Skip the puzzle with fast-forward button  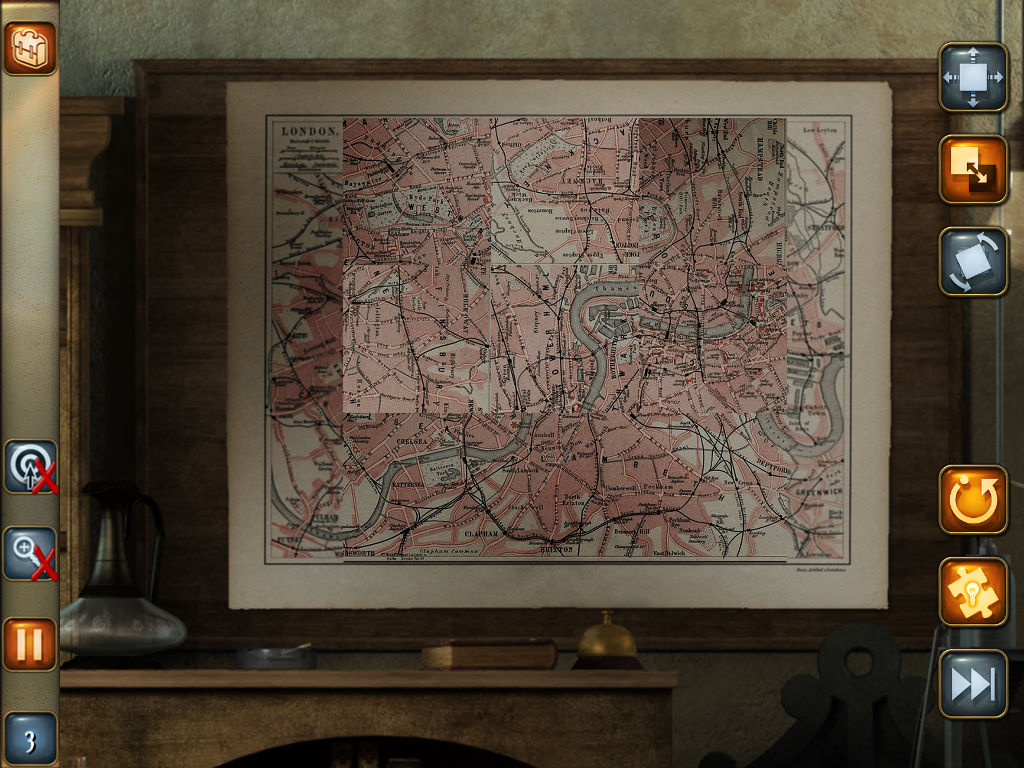972,683
